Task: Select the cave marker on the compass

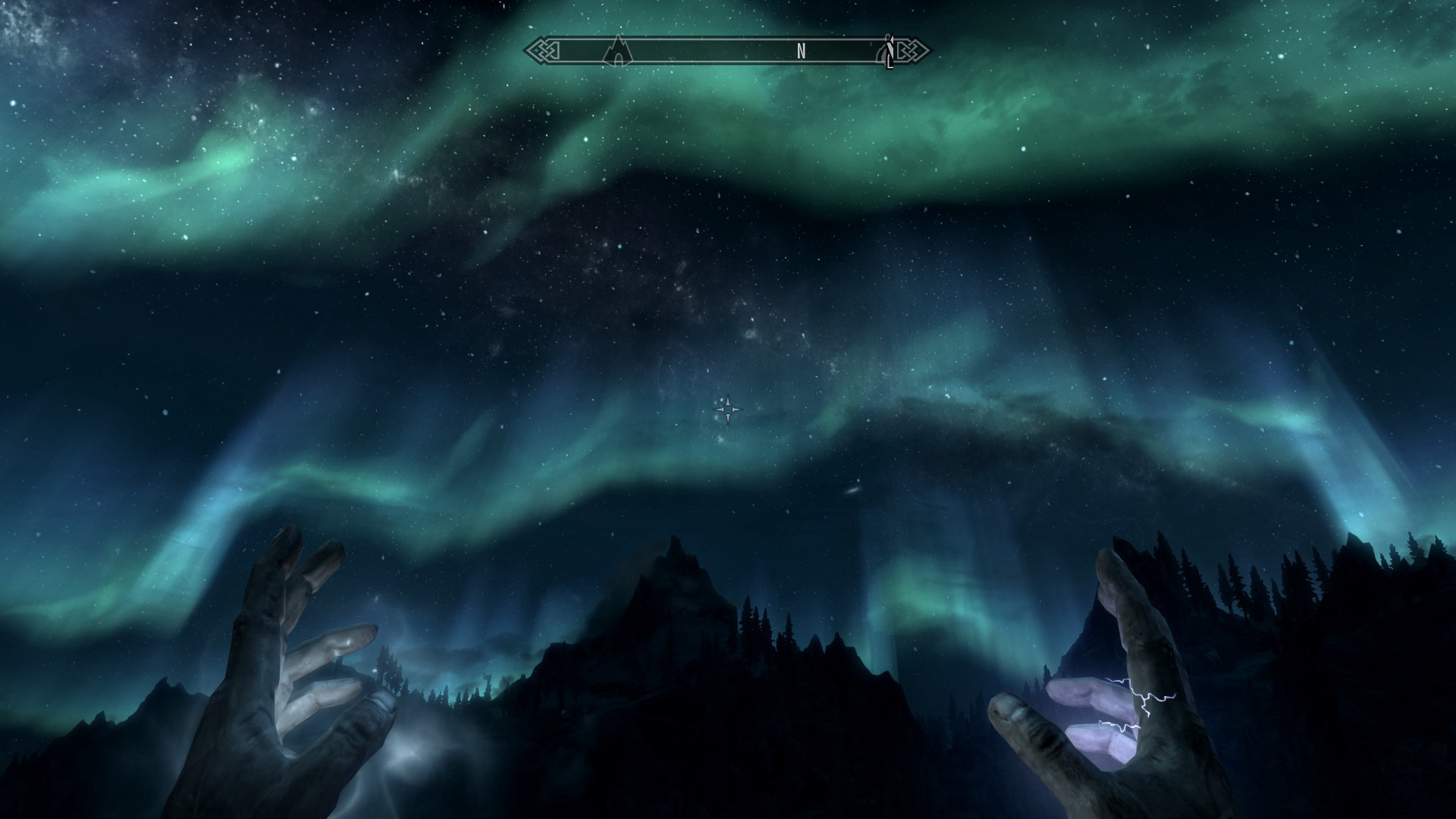Action: (618, 52)
